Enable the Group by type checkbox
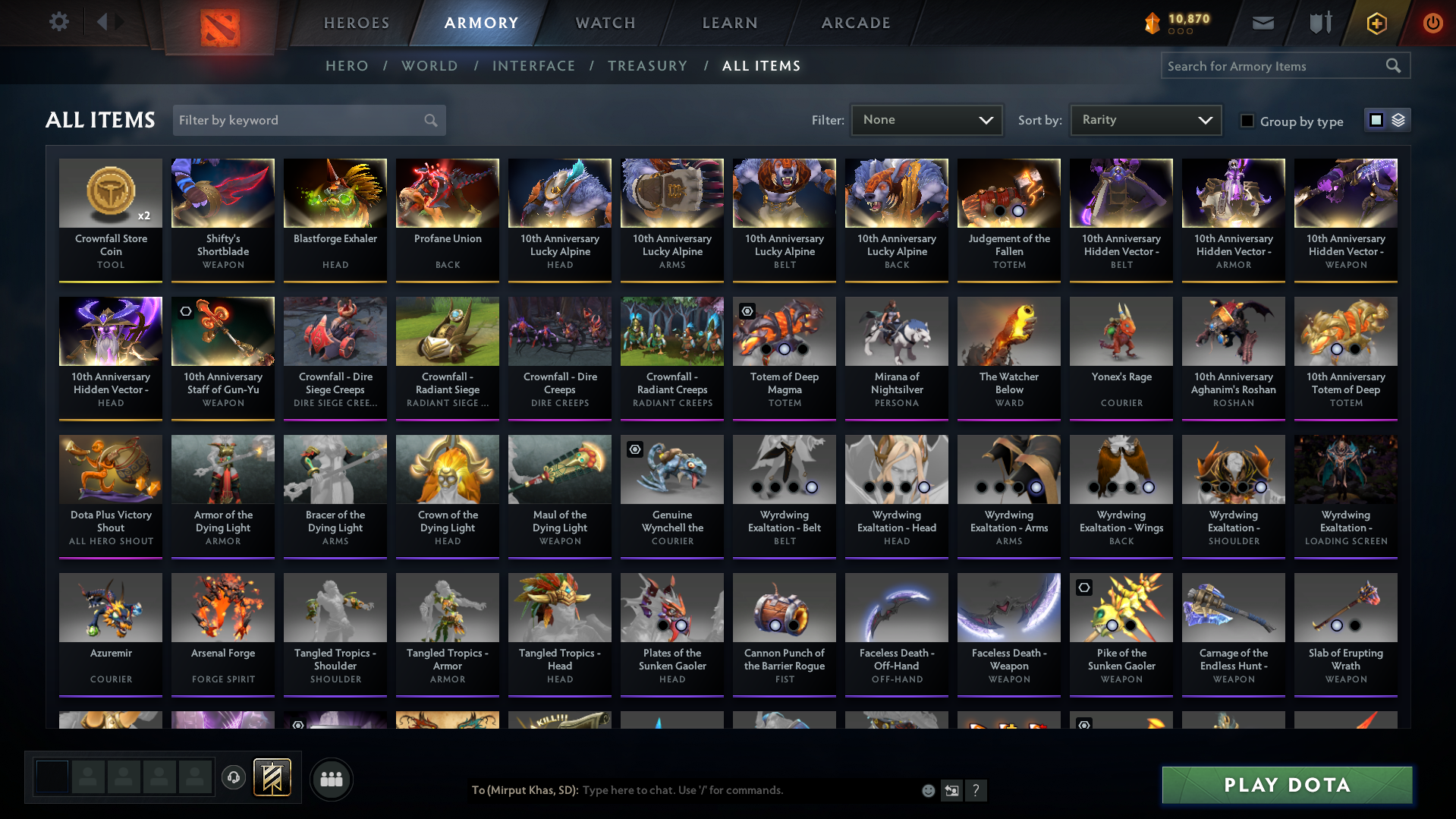 coord(1247,121)
